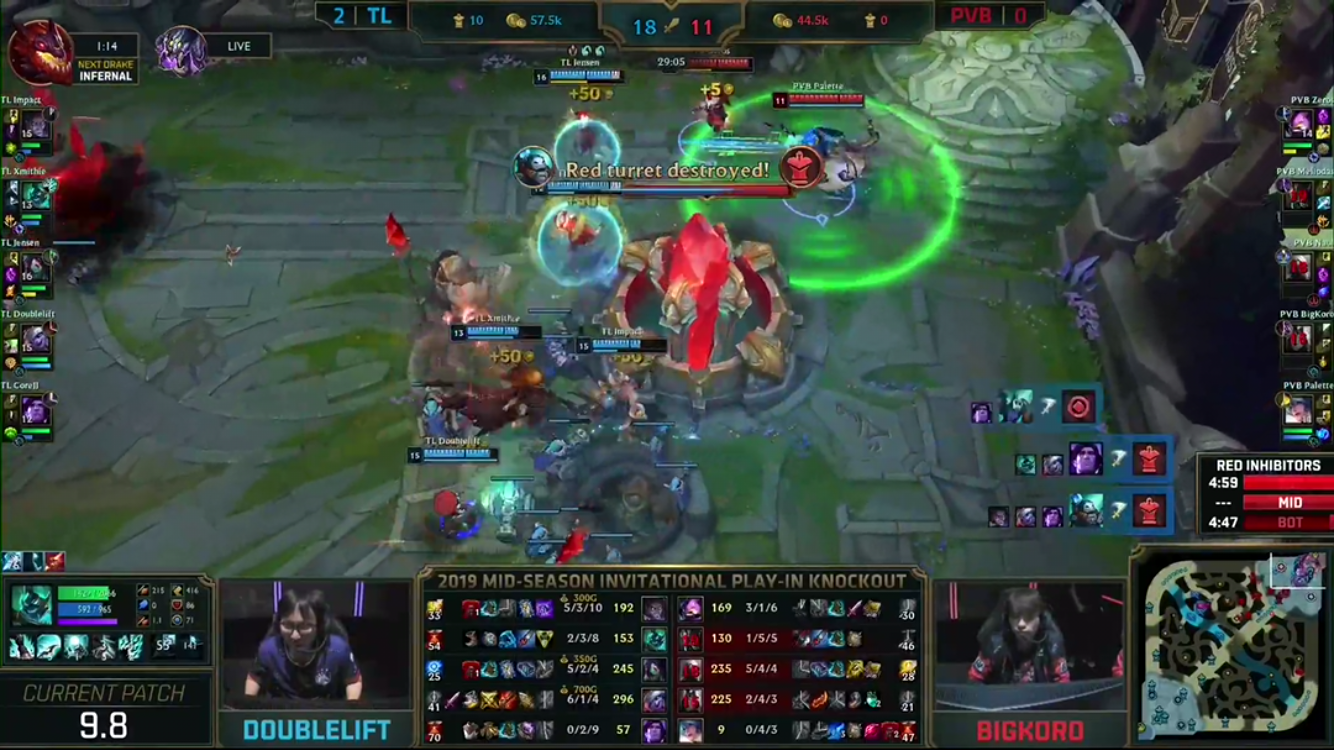This screenshot has height=750, width=1334.
Task: Click the TL team name in top scoreboard
Action: pos(379,17)
